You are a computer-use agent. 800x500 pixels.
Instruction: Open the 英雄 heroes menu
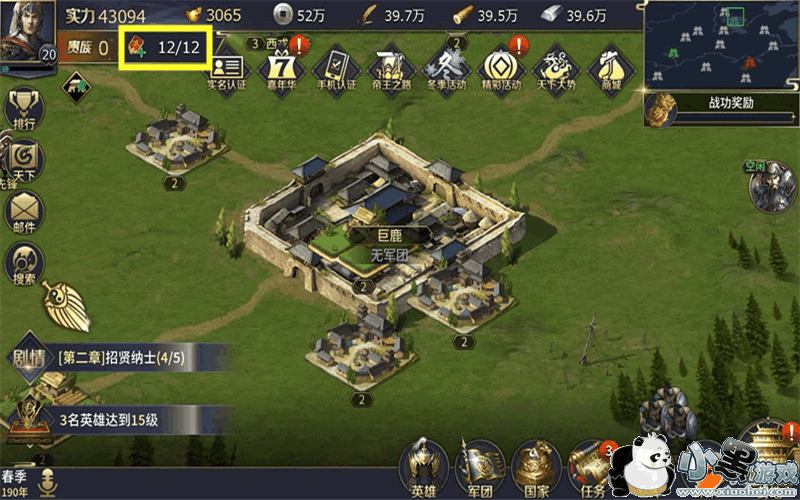(x=423, y=468)
